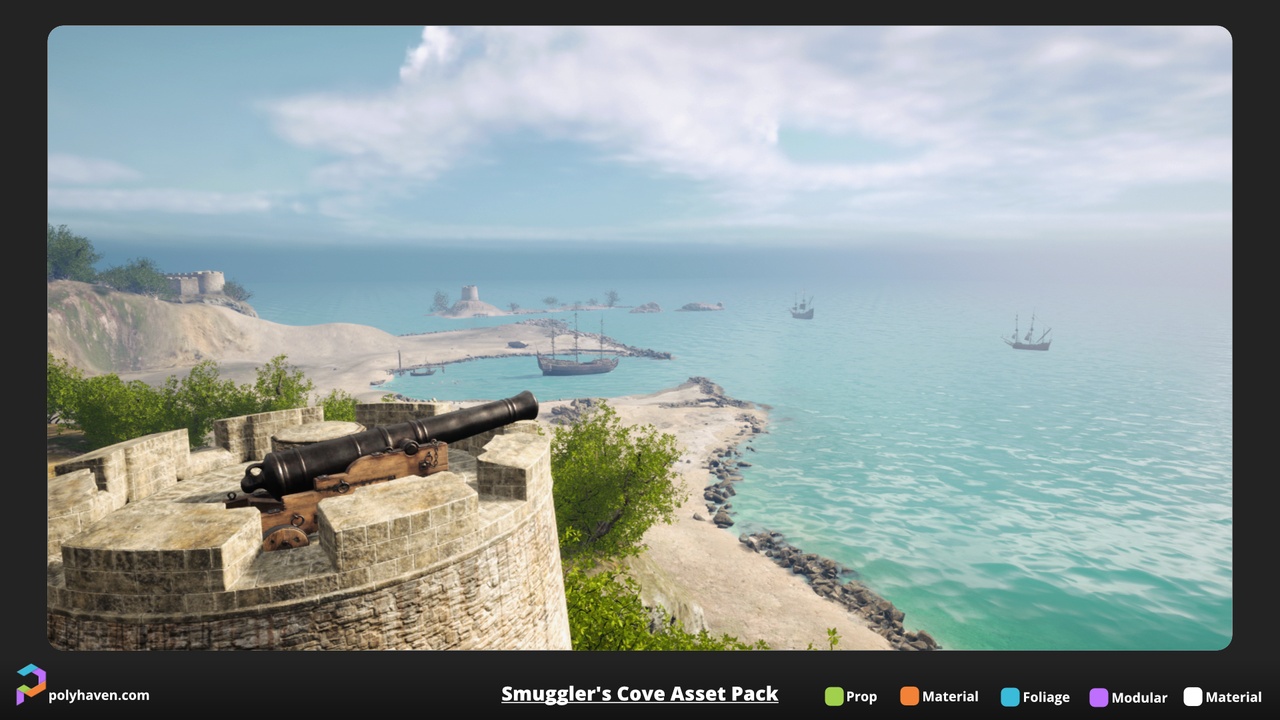Click the polyhaven.com logo
The height and width of the screenshot is (720, 1280).
(31, 685)
